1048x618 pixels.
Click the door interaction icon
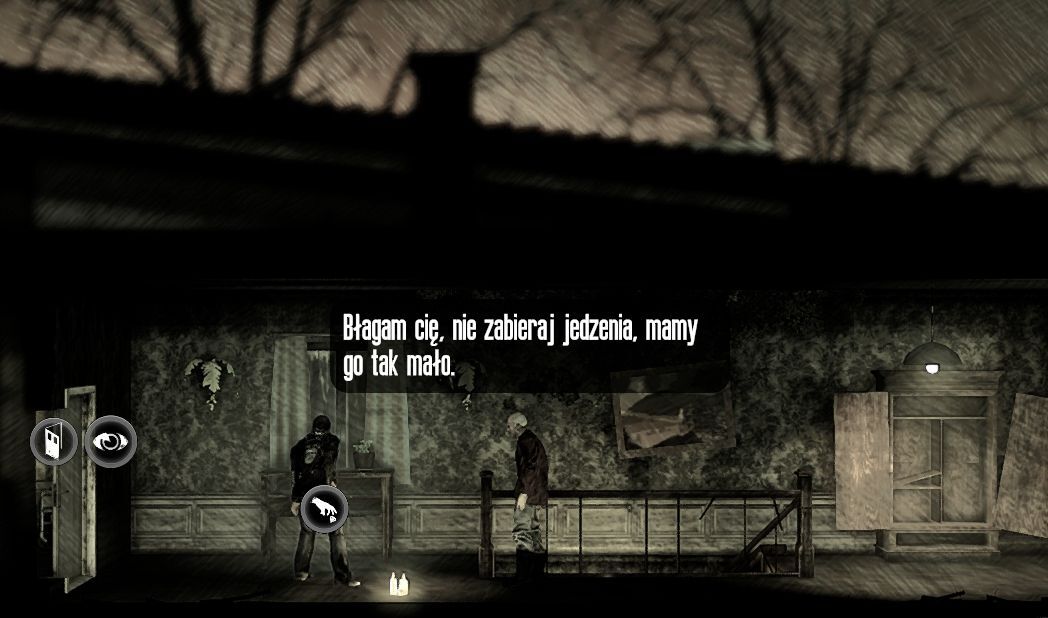point(53,440)
